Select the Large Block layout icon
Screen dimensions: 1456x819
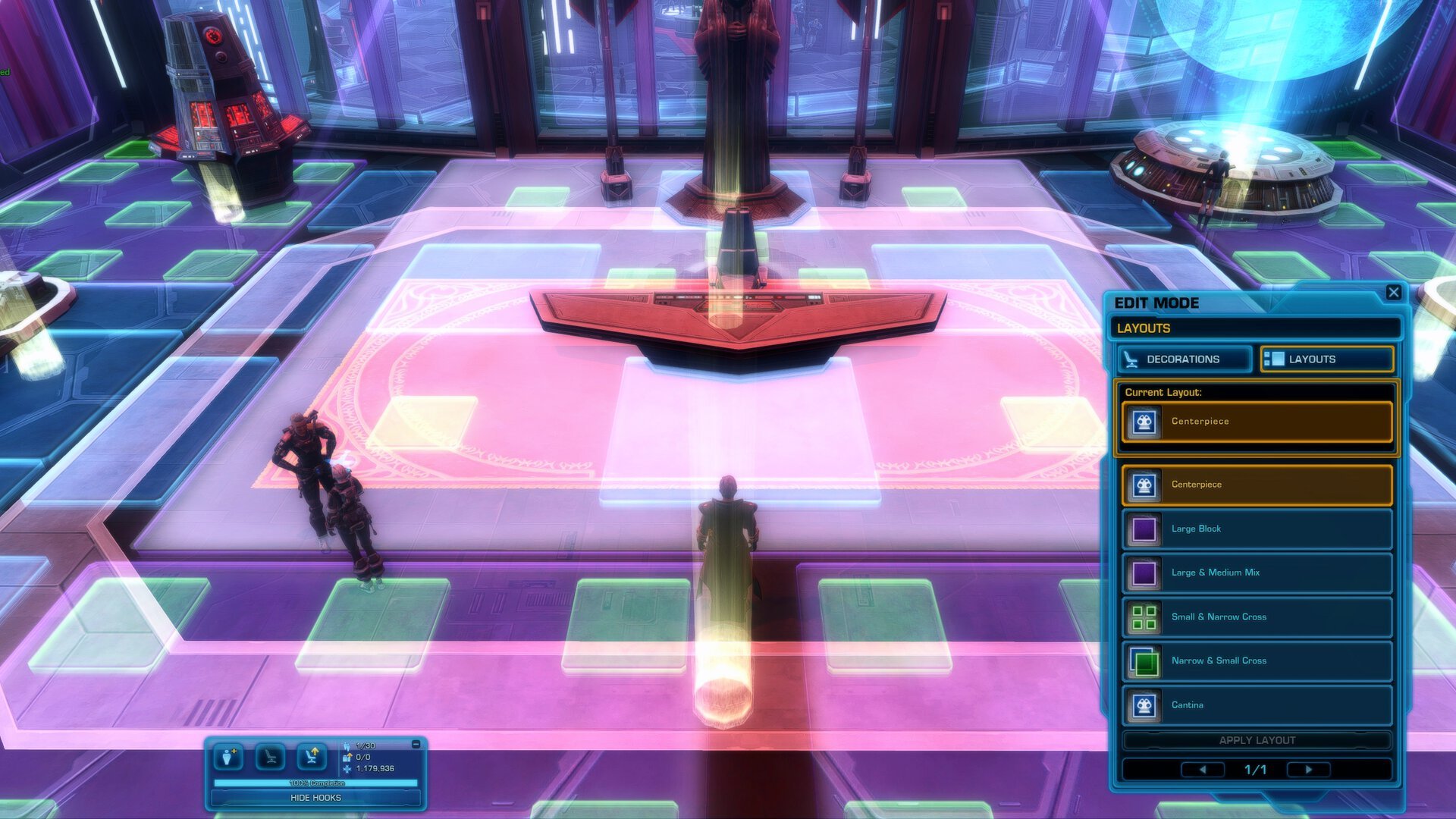[x=1142, y=529]
